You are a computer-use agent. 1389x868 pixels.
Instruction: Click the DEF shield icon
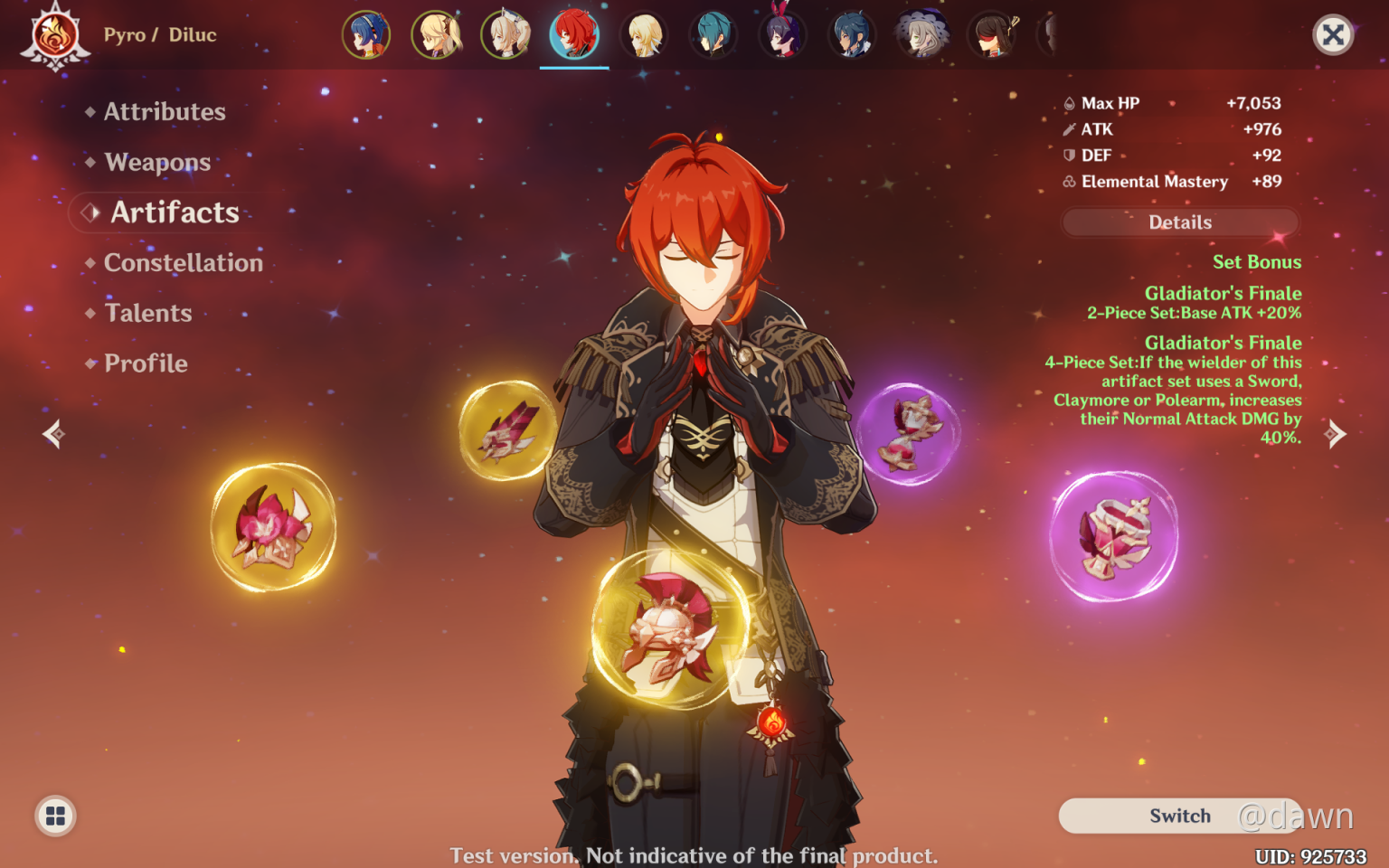tap(1068, 155)
